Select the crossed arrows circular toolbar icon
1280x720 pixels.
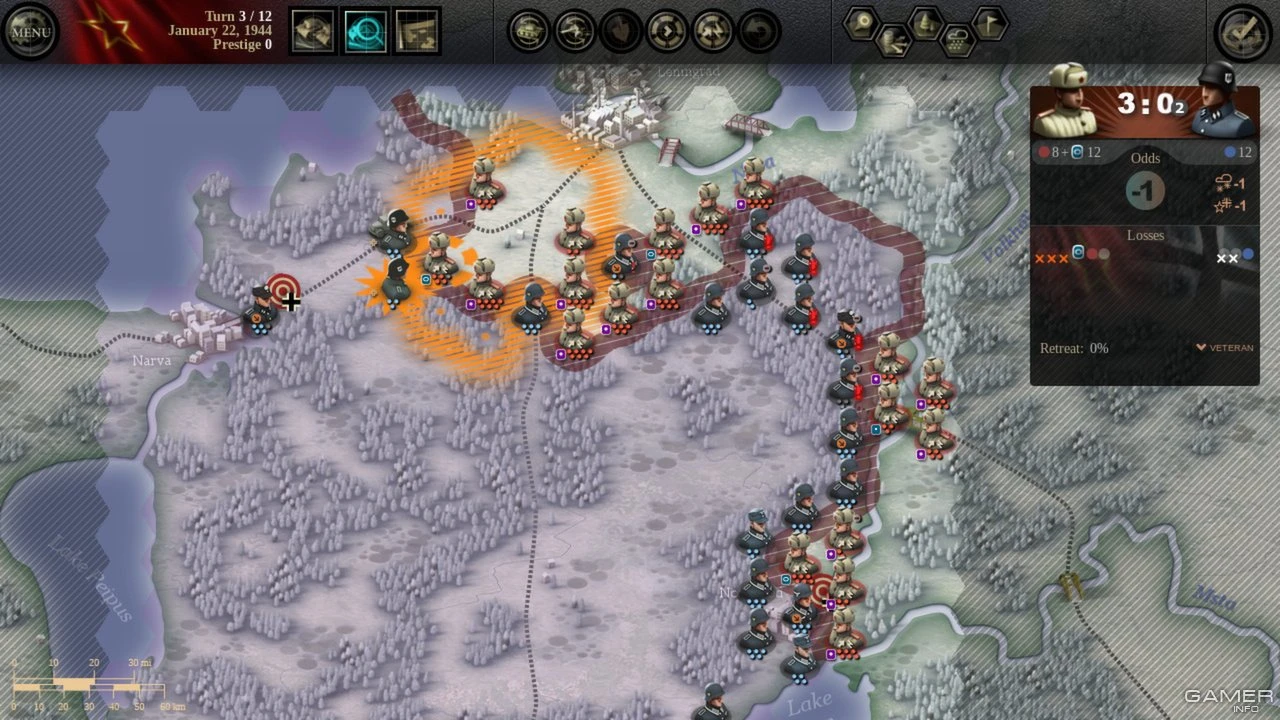point(713,30)
